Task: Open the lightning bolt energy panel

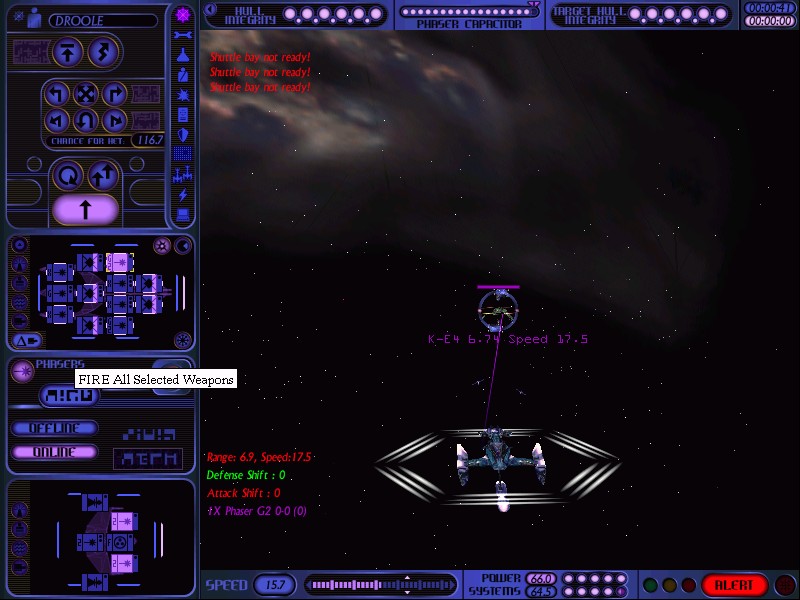Action: click(183, 193)
